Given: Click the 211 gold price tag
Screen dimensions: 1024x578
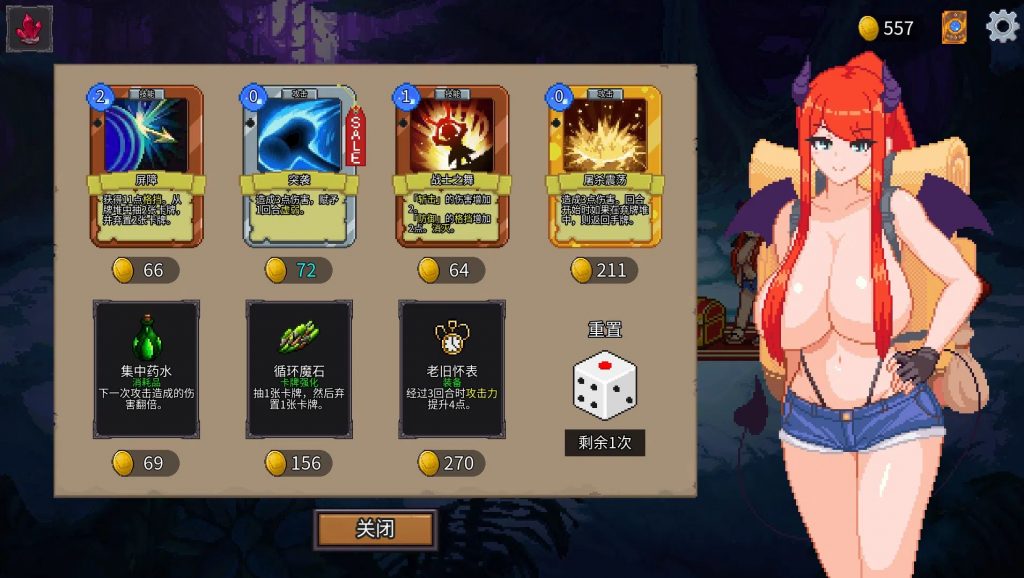Looking at the screenshot, I should [x=600, y=270].
